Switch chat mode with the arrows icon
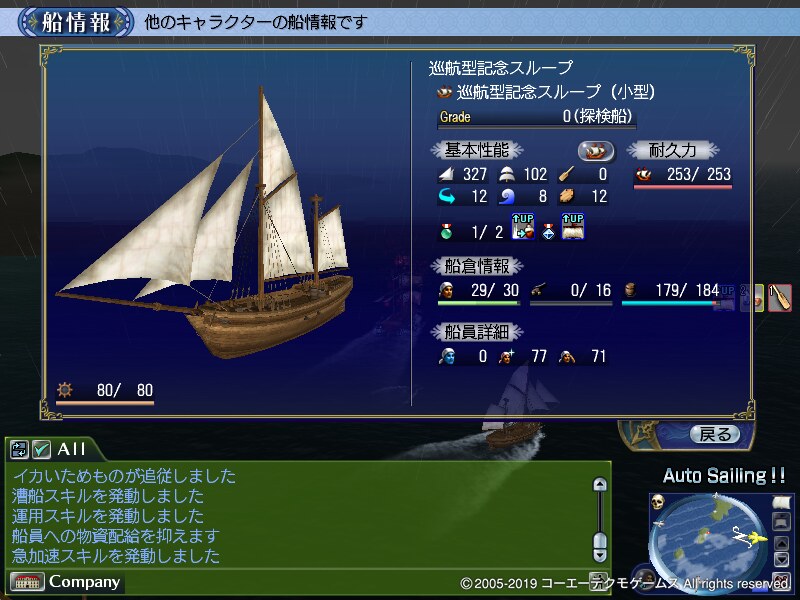This screenshot has width=800, height=600. coord(19,449)
